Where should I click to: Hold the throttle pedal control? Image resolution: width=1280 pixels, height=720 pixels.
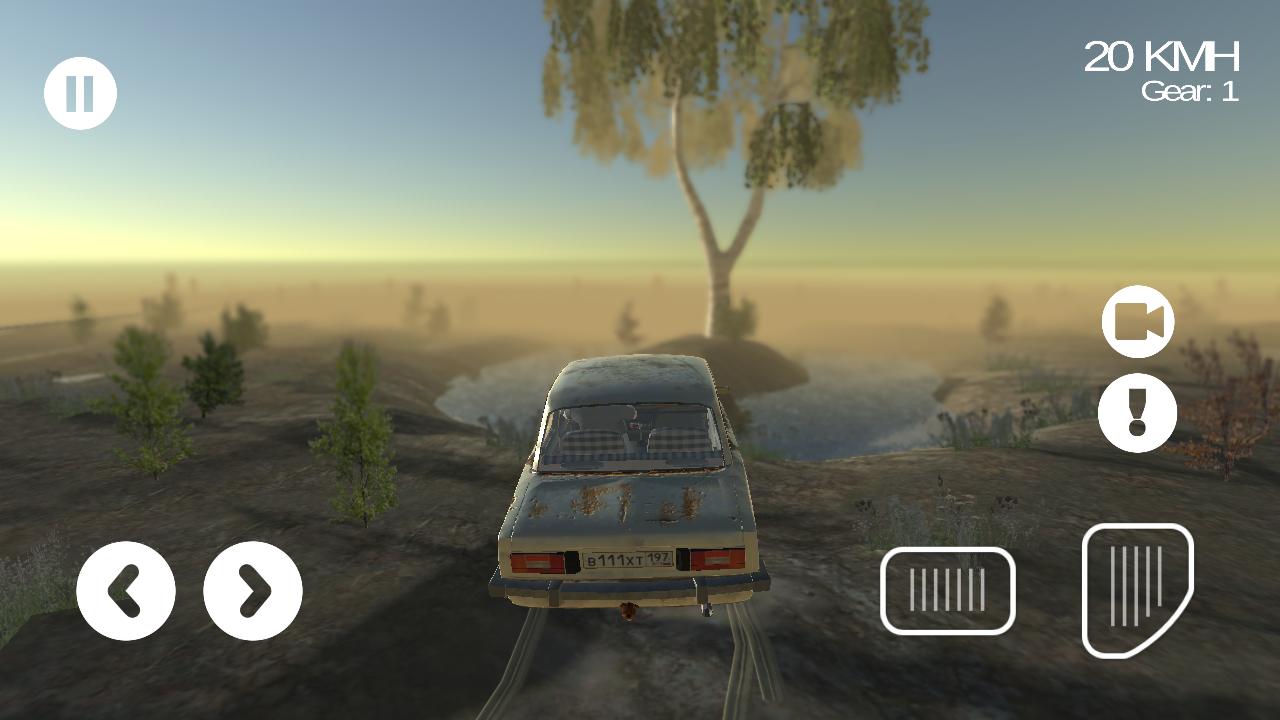click(1137, 588)
